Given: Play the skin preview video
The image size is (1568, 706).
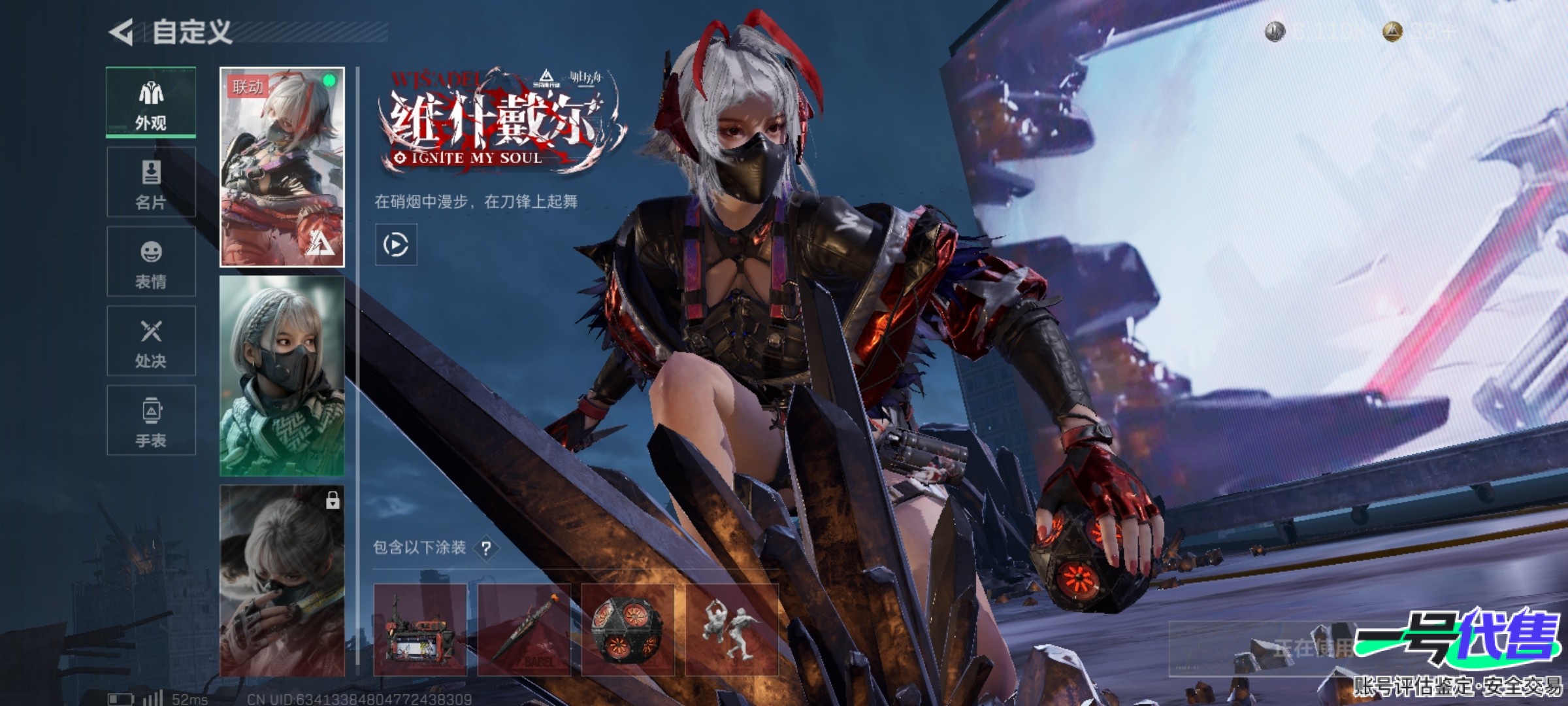Looking at the screenshot, I should point(396,245).
